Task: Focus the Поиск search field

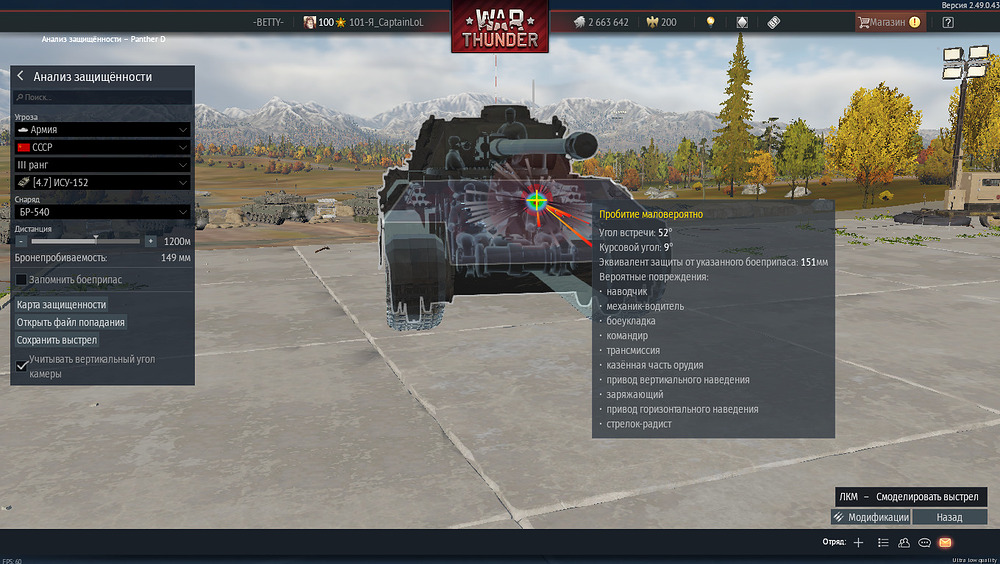Action: click(x=105, y=98)
